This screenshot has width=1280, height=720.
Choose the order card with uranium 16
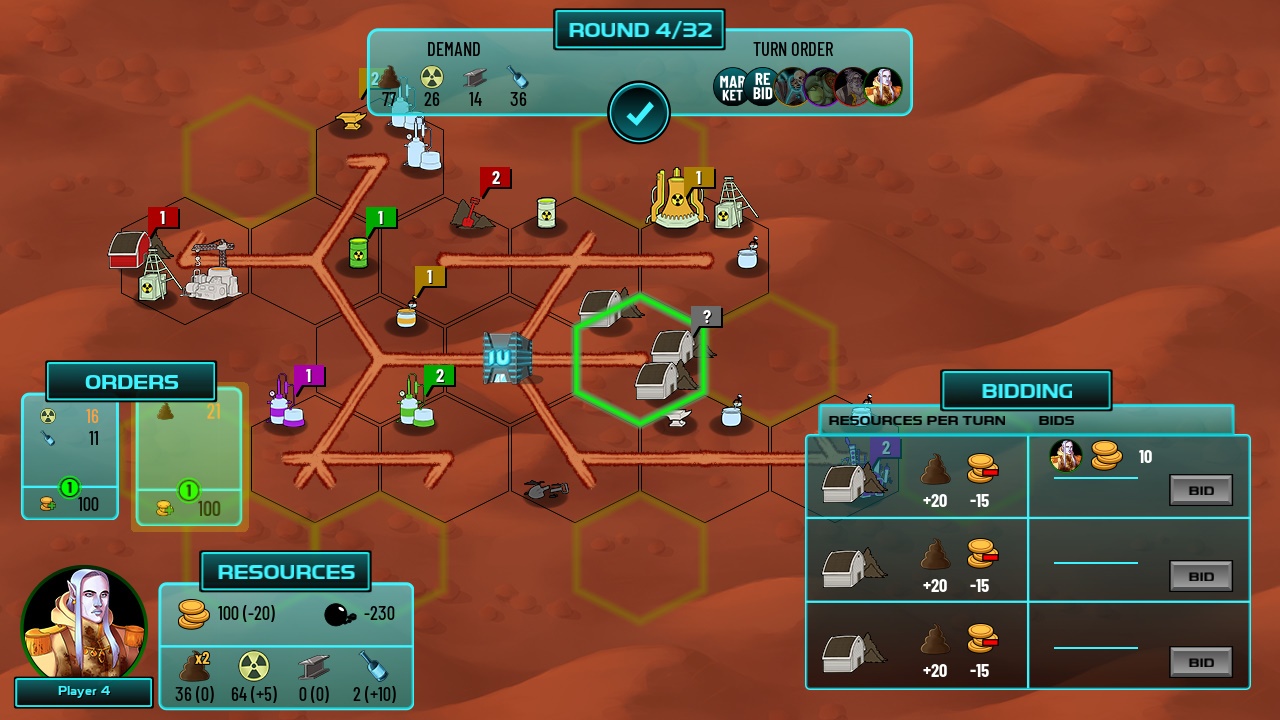click(x=70, y=455)
